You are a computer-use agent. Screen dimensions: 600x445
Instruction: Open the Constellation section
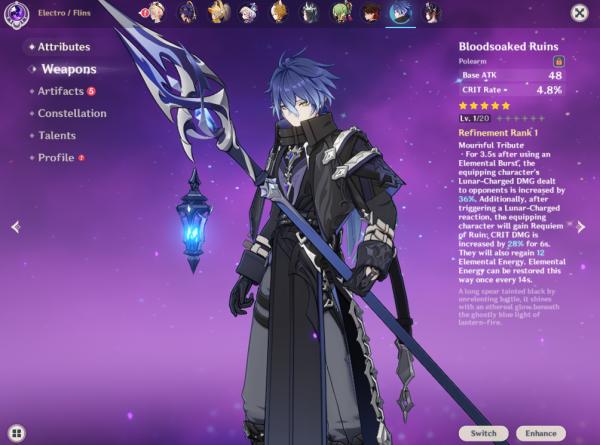point(71,113)
